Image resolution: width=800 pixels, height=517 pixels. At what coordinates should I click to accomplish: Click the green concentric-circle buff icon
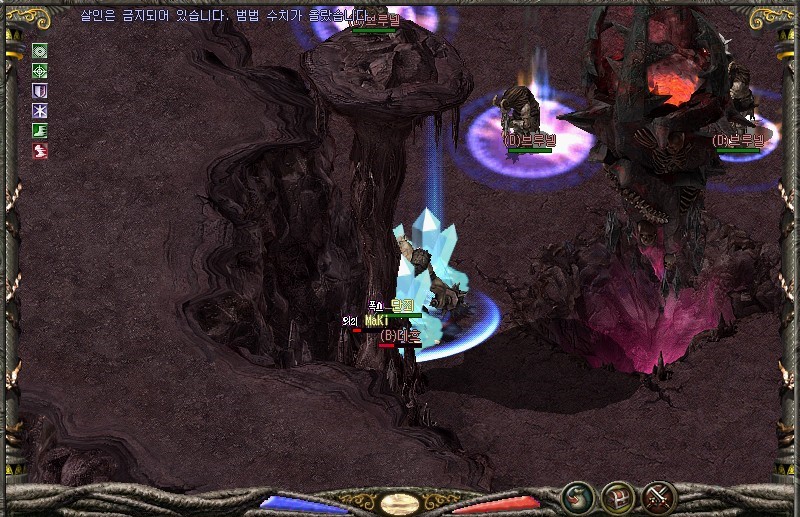point(40,51)
